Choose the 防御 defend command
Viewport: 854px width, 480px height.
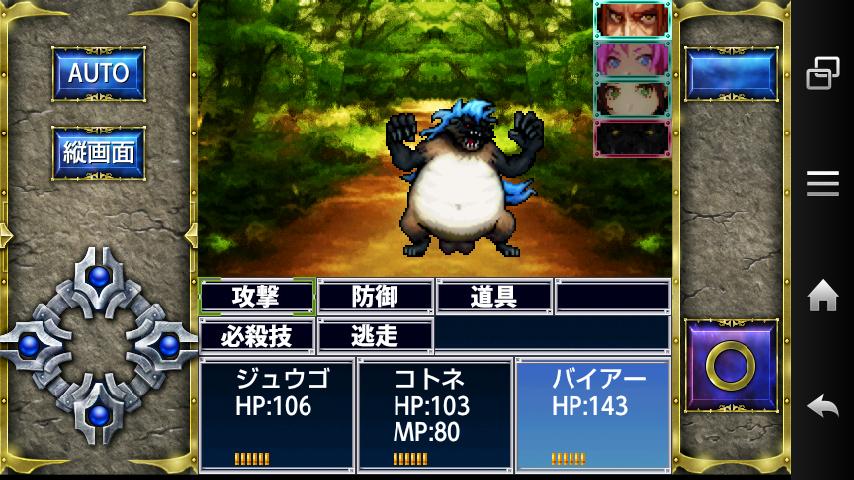point(375,297)
